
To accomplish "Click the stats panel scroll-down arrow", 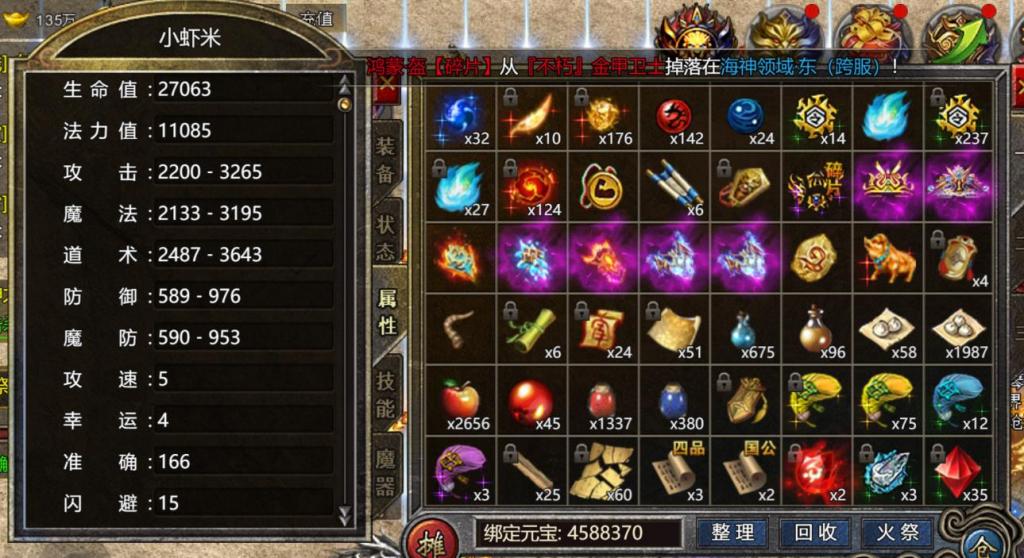I will click(x=346, y=515).
